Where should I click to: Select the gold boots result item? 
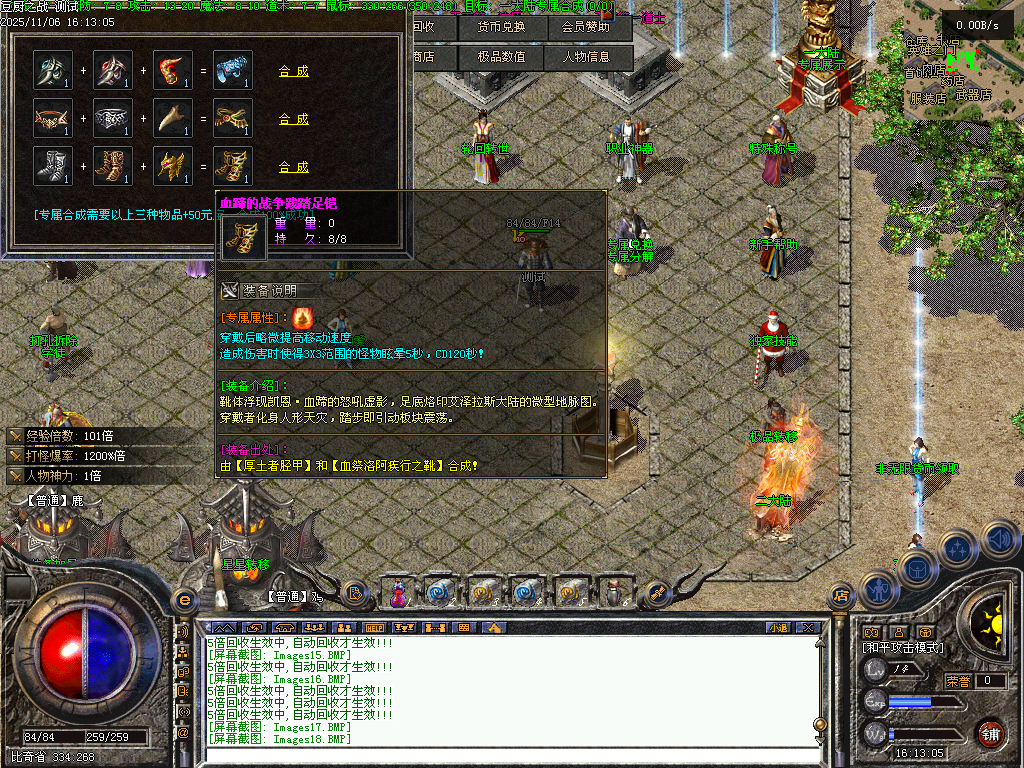(232, 166)
